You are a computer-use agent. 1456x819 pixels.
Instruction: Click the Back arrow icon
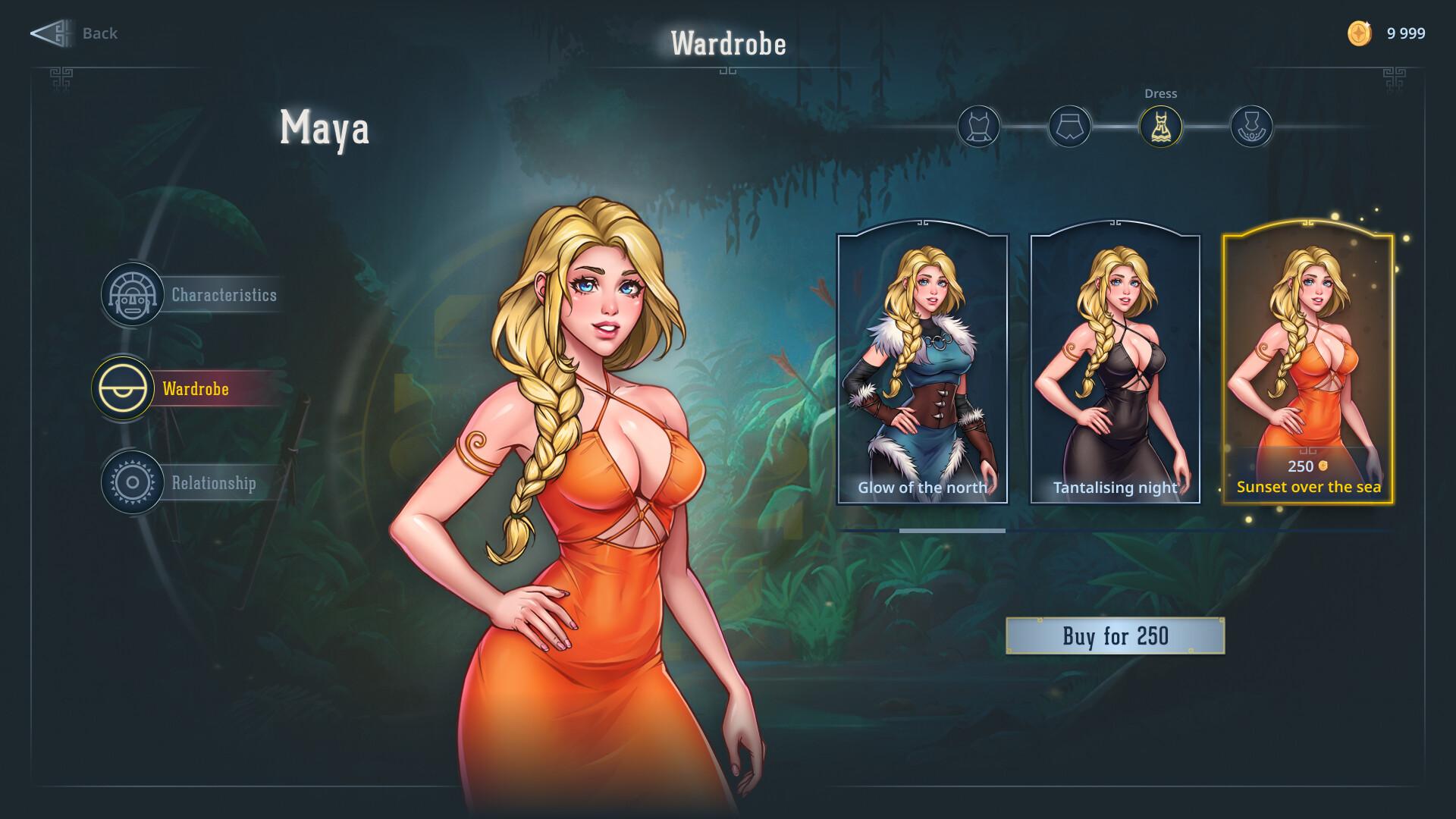[52, 33]
